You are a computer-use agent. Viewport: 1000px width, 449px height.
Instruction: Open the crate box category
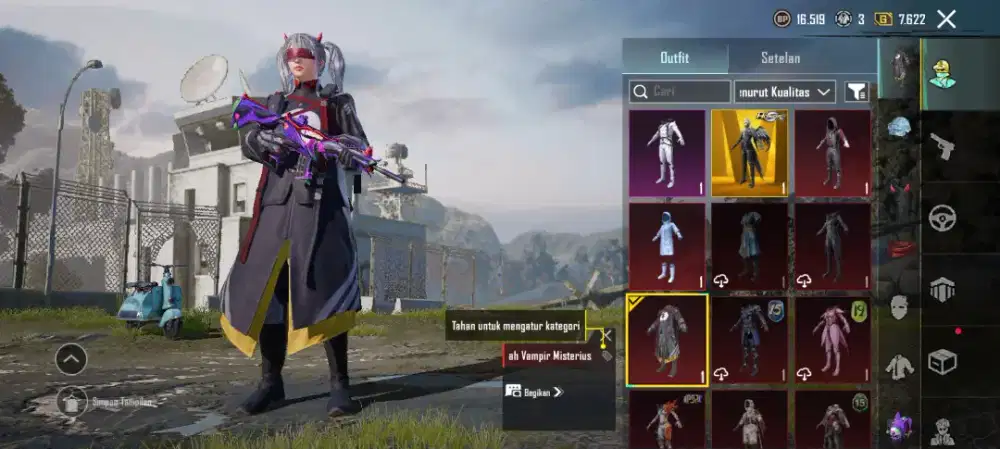click(941, 361)
